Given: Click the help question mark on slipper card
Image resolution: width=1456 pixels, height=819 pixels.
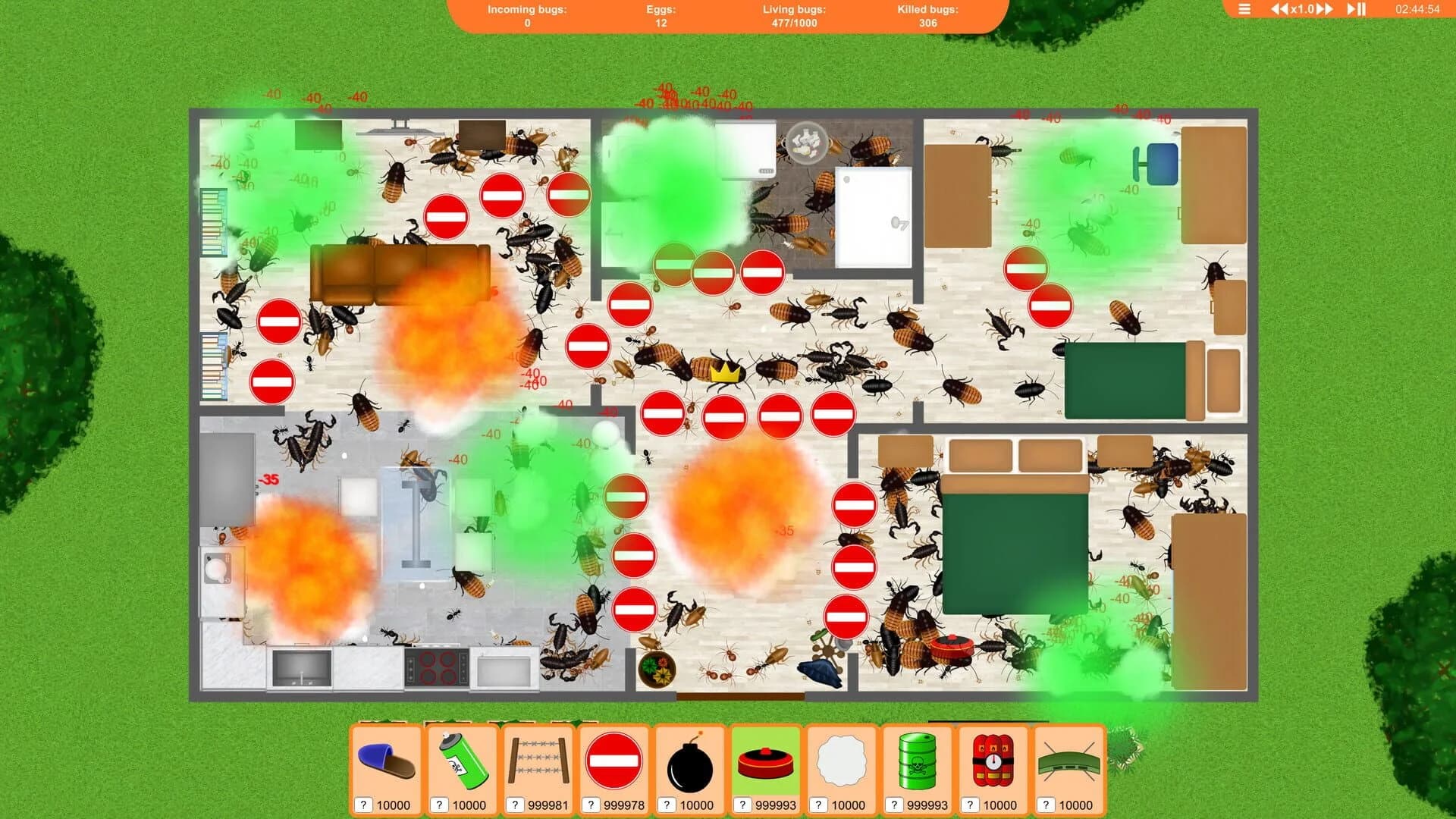Looking at the screenshot, I should (x=364, y=805).
